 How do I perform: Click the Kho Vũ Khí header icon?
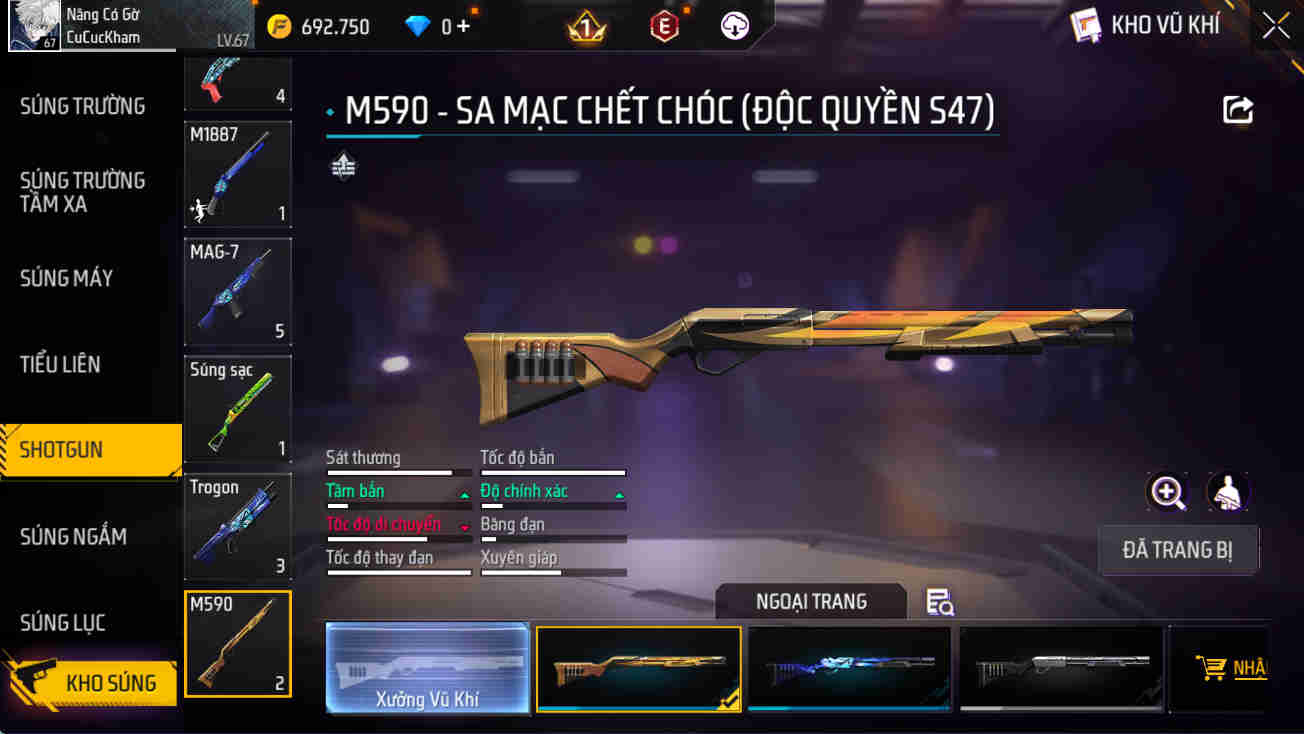[x=1087, y=24]
